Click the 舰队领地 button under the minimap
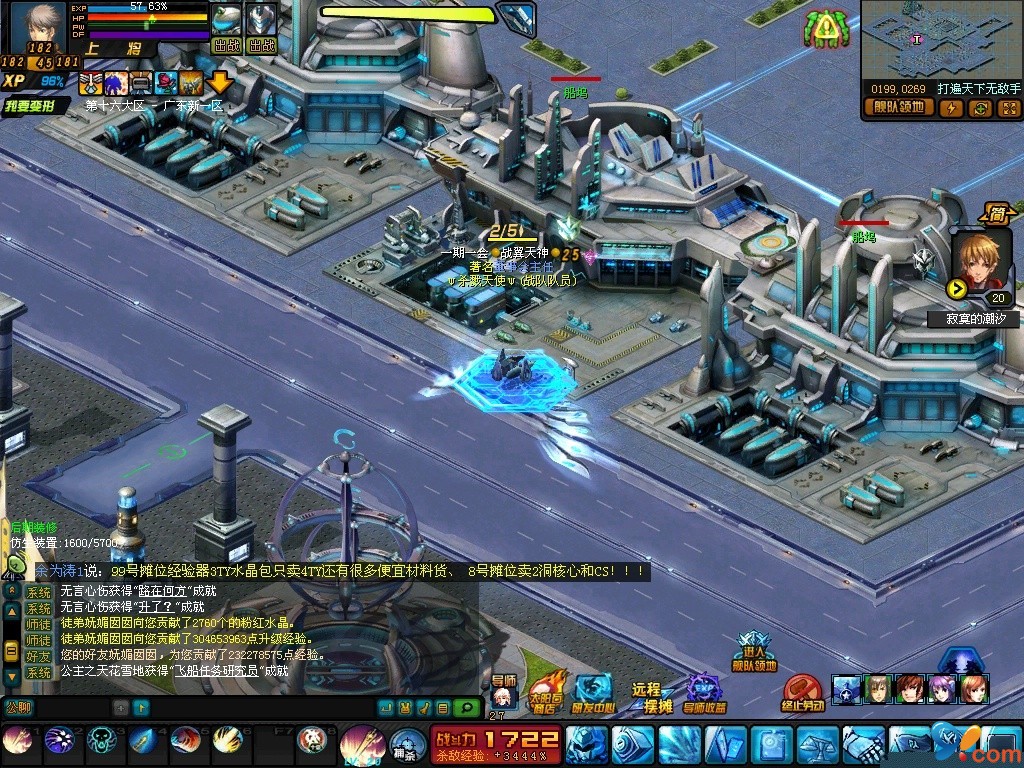This screenshot has height=768, width=1024. [x=899, y=108]
